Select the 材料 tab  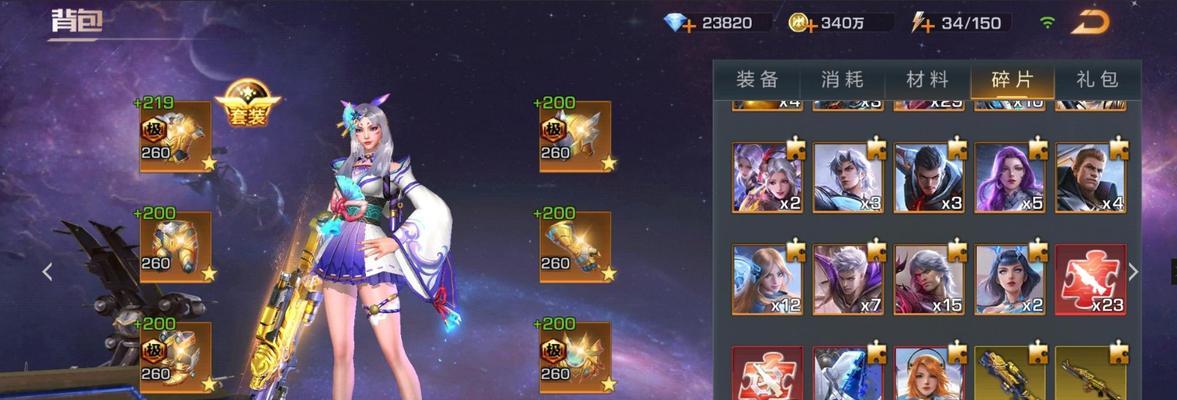click(927, 80)
